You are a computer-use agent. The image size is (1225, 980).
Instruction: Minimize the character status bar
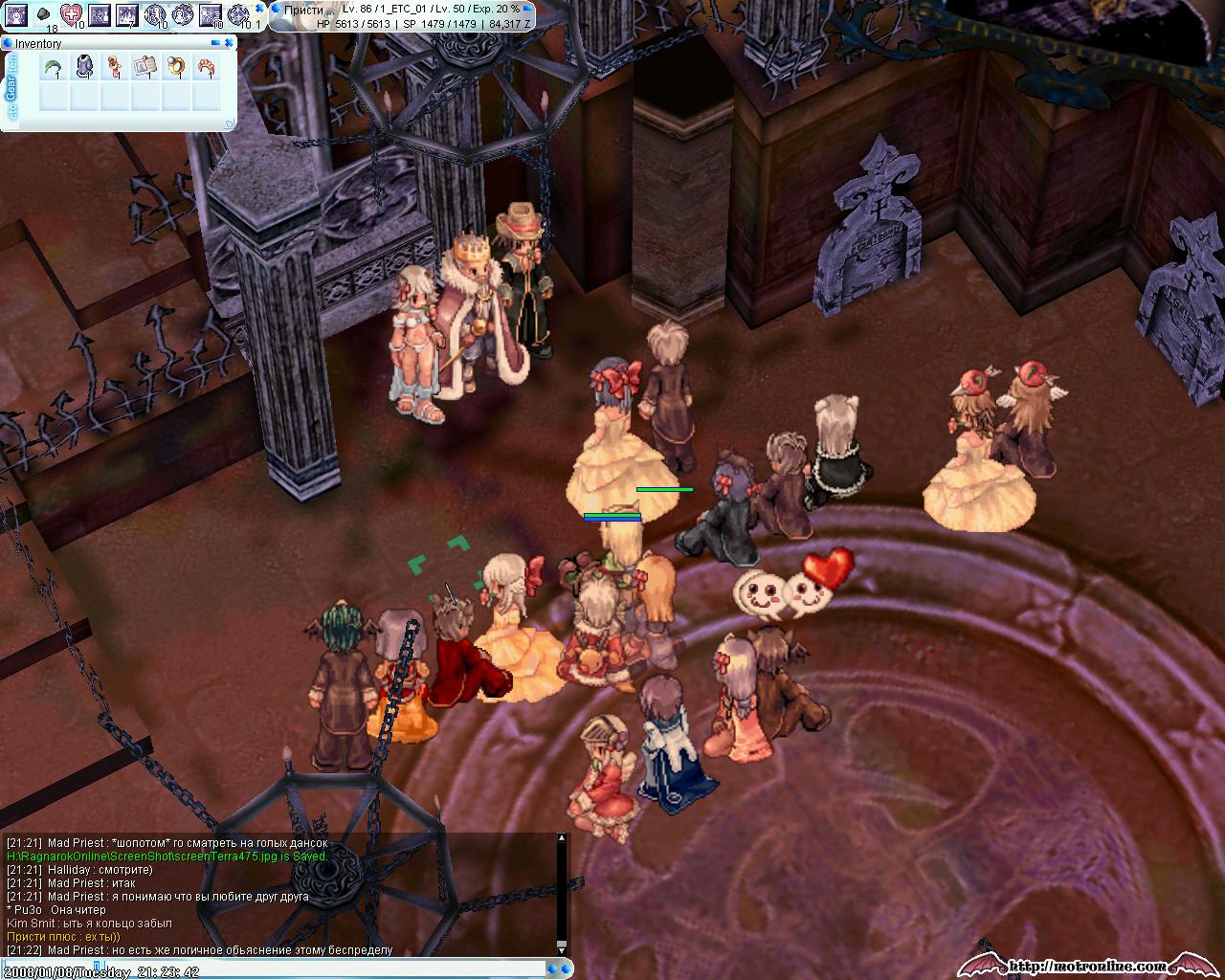(526, 8)
